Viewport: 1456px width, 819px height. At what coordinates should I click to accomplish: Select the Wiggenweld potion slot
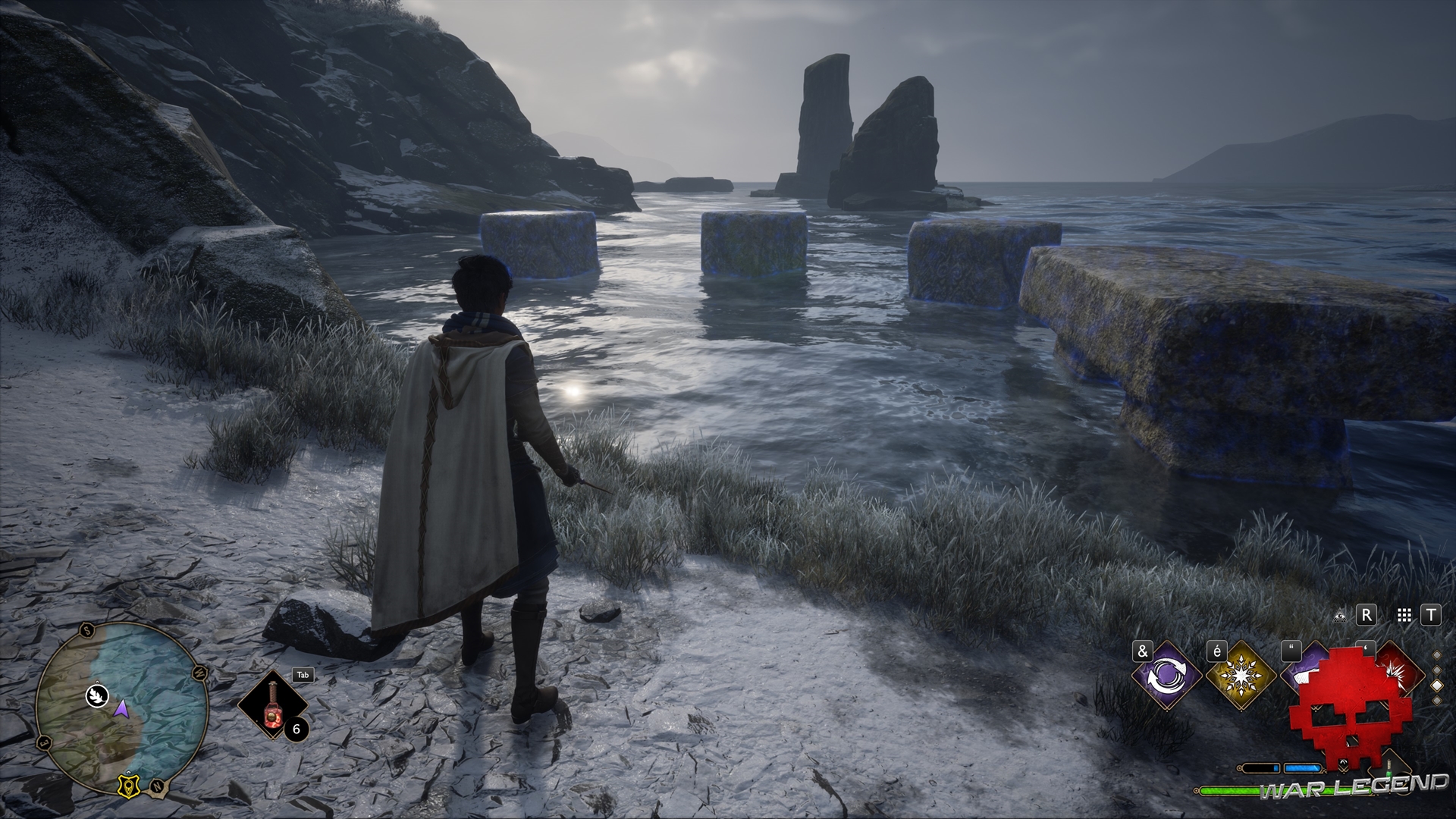pos(272,705)
